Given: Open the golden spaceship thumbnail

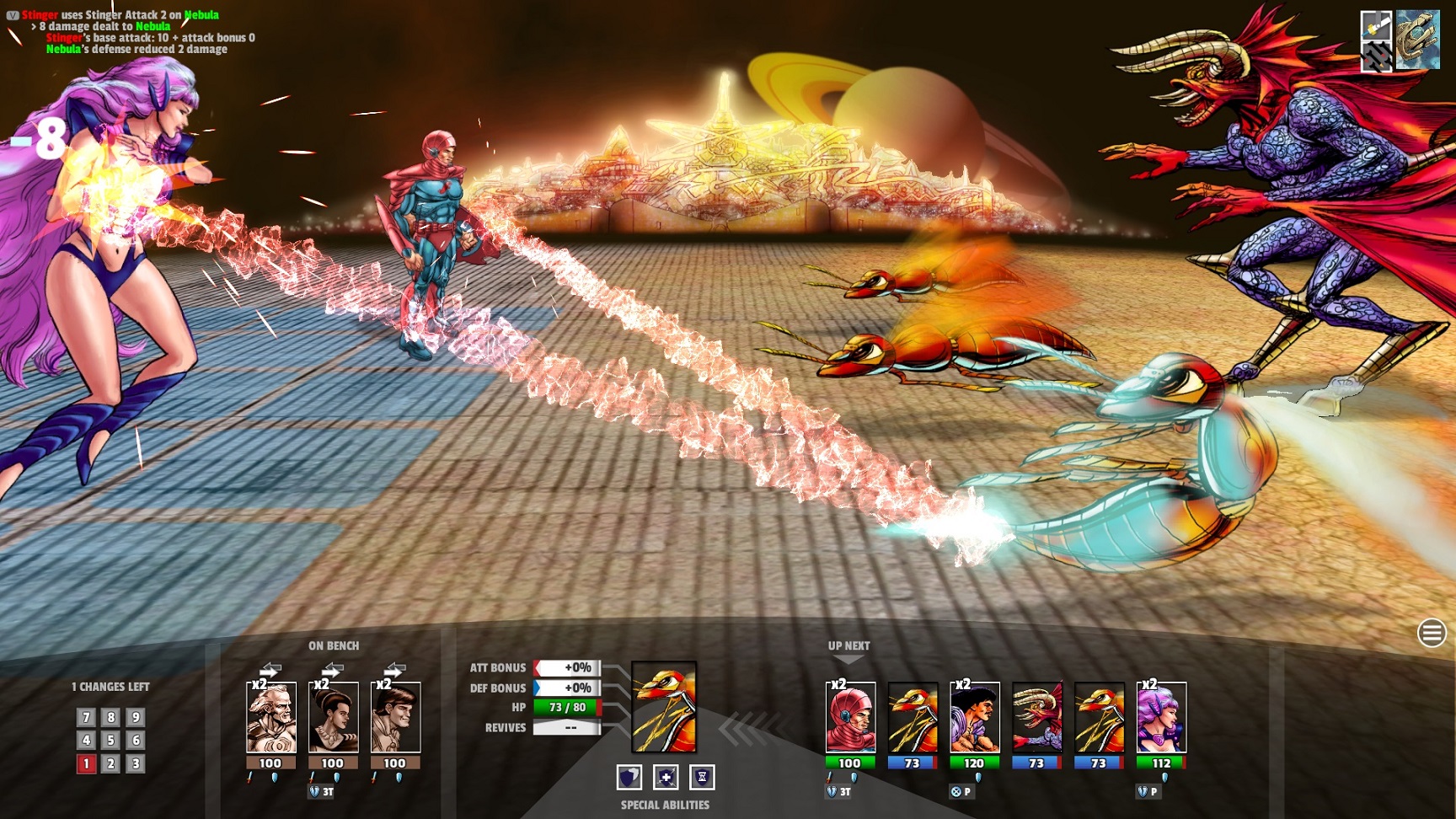Looking at the screenshot, I should 1418,40.
